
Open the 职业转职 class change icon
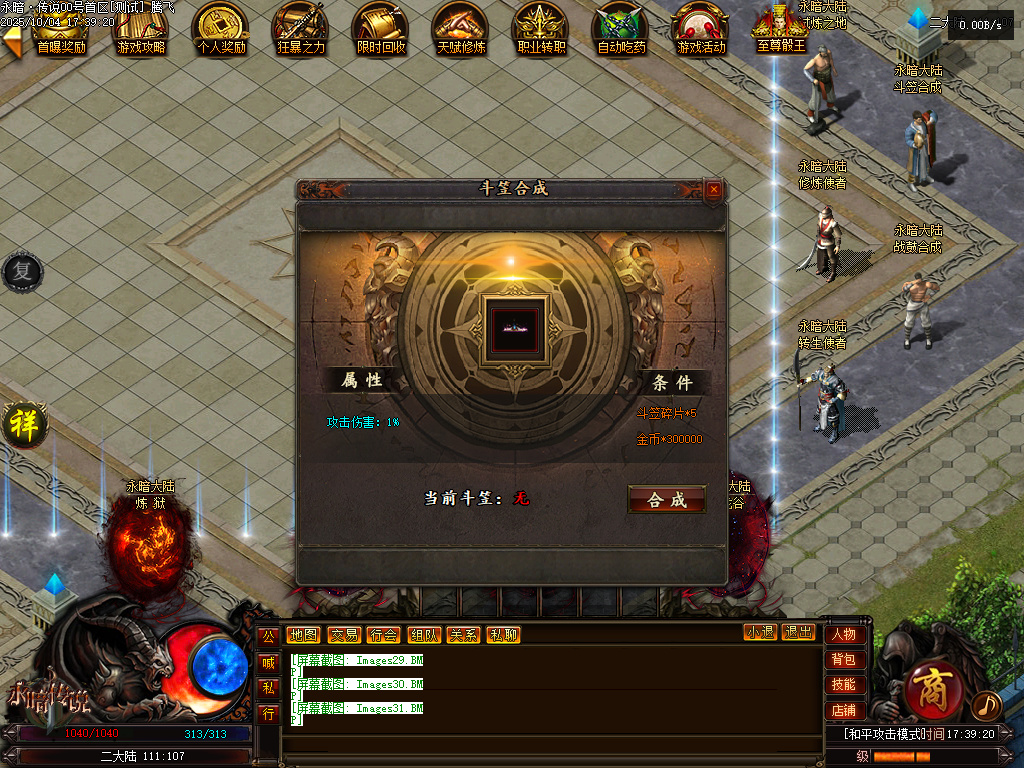[x=541, y=29]
